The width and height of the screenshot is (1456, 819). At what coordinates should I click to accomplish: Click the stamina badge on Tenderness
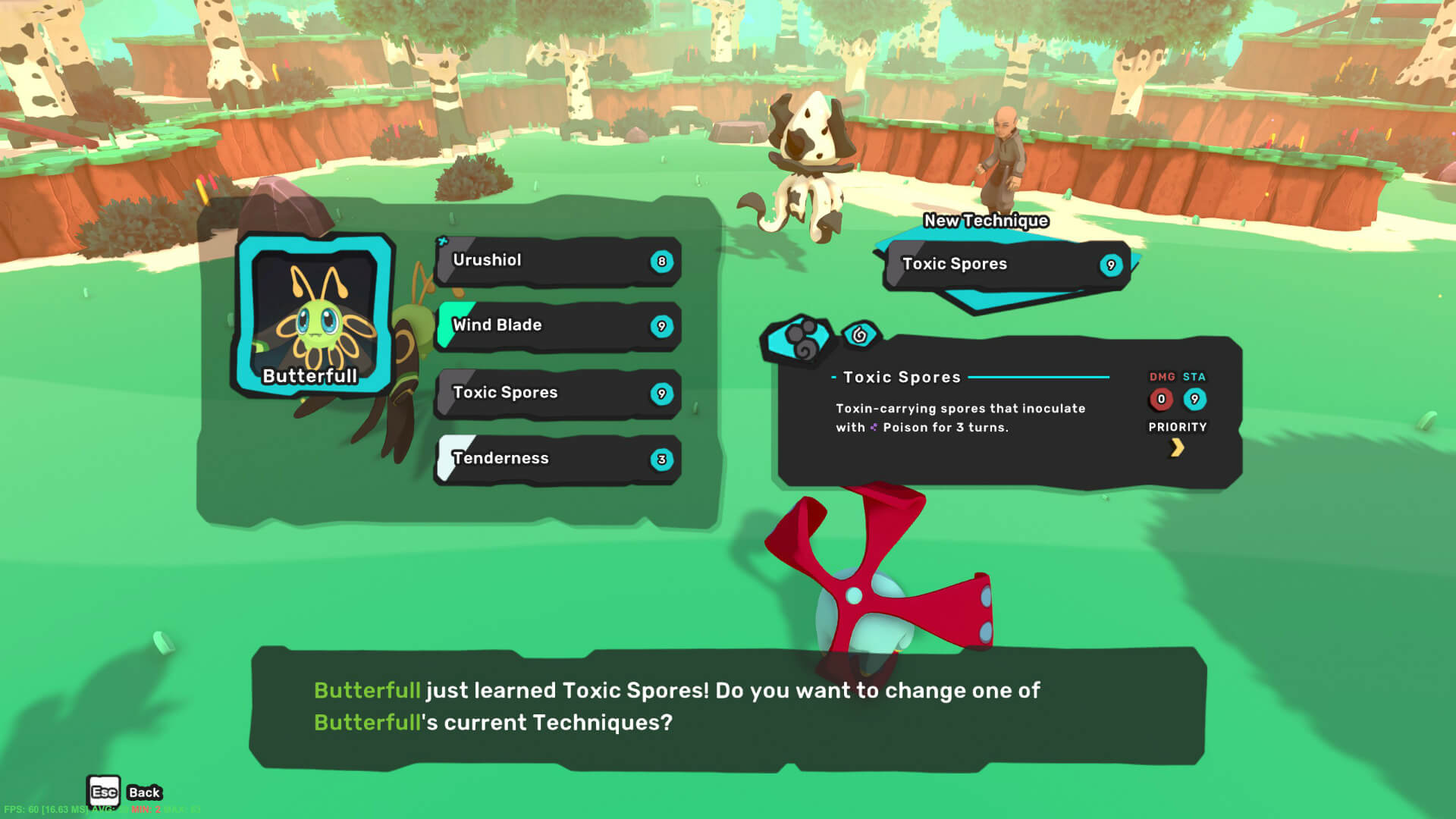pyautogui.click(x=661, y=459)
